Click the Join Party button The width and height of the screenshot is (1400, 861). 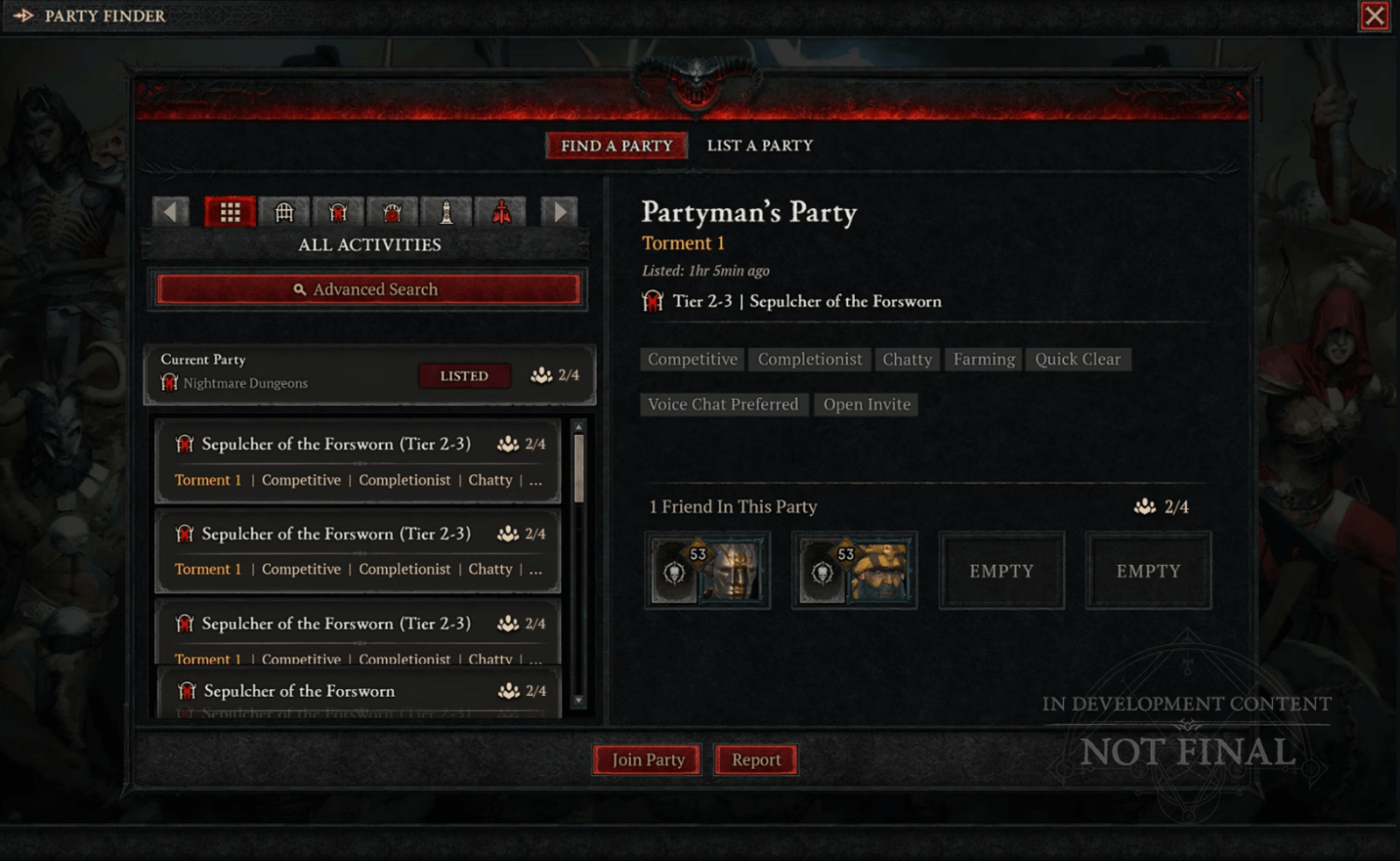646,759
